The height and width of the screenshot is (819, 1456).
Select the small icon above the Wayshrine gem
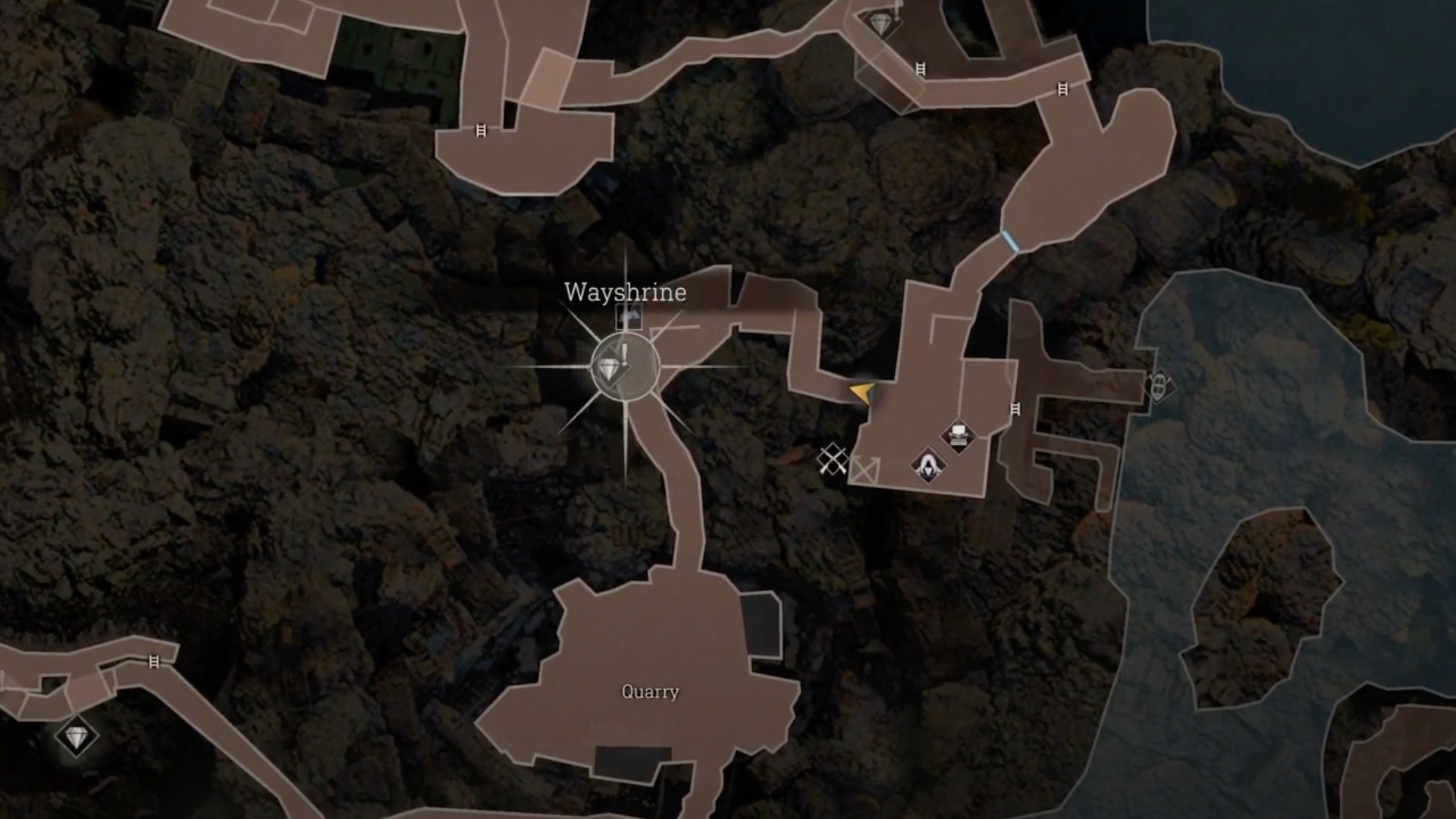point(629,316)
